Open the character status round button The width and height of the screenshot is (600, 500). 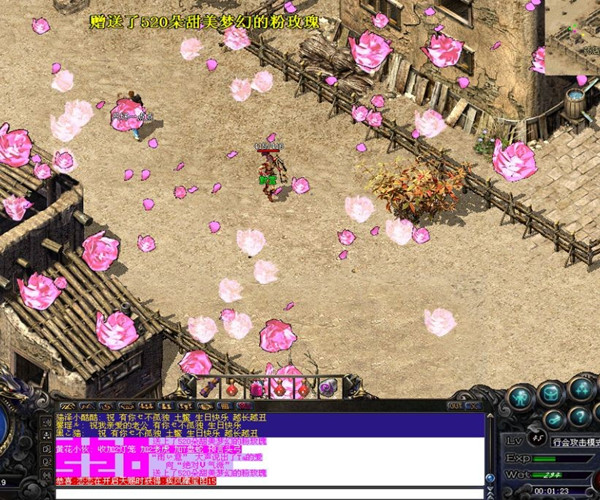520,397
